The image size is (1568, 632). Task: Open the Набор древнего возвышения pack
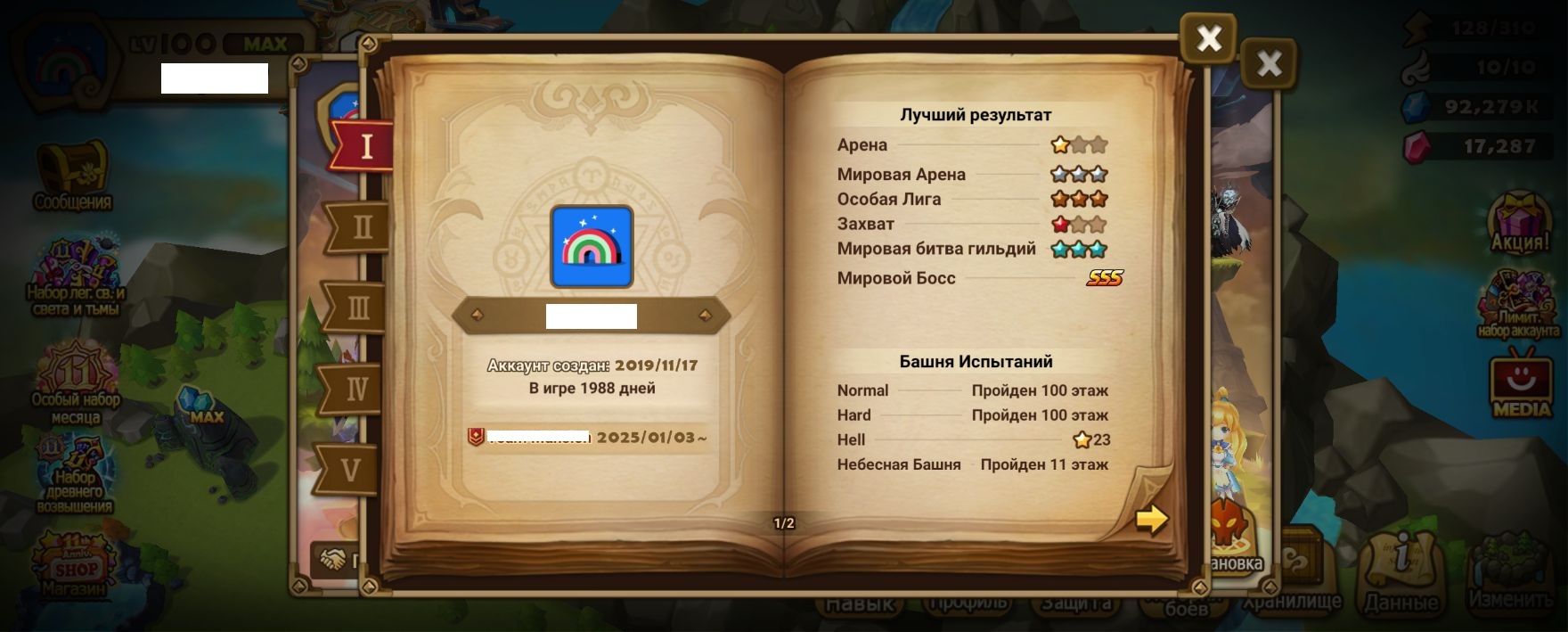75,472
